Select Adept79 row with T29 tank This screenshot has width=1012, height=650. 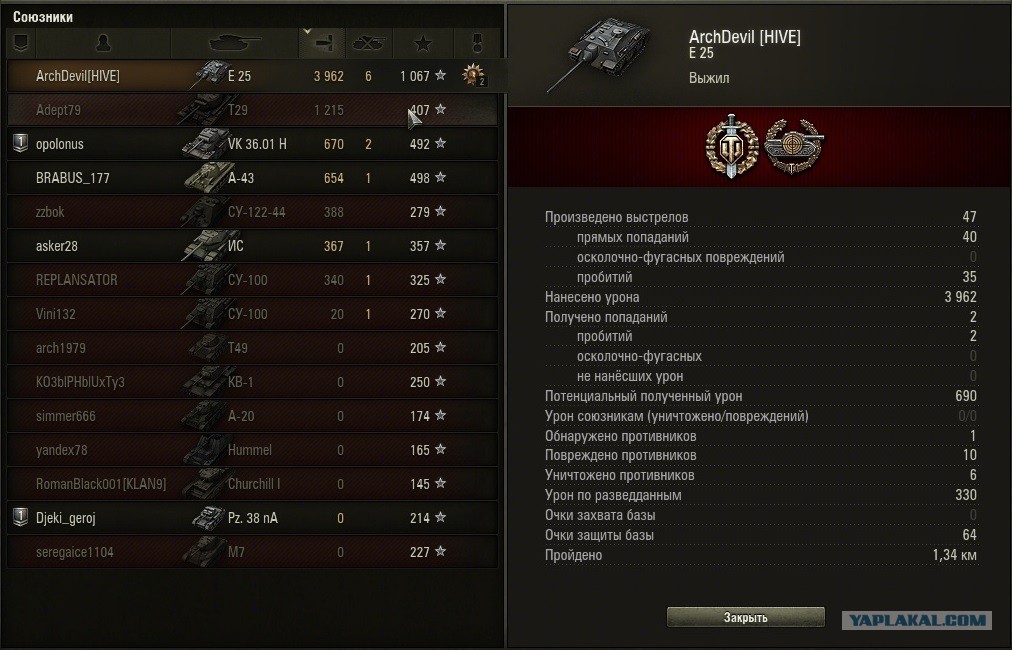point(250,110)
